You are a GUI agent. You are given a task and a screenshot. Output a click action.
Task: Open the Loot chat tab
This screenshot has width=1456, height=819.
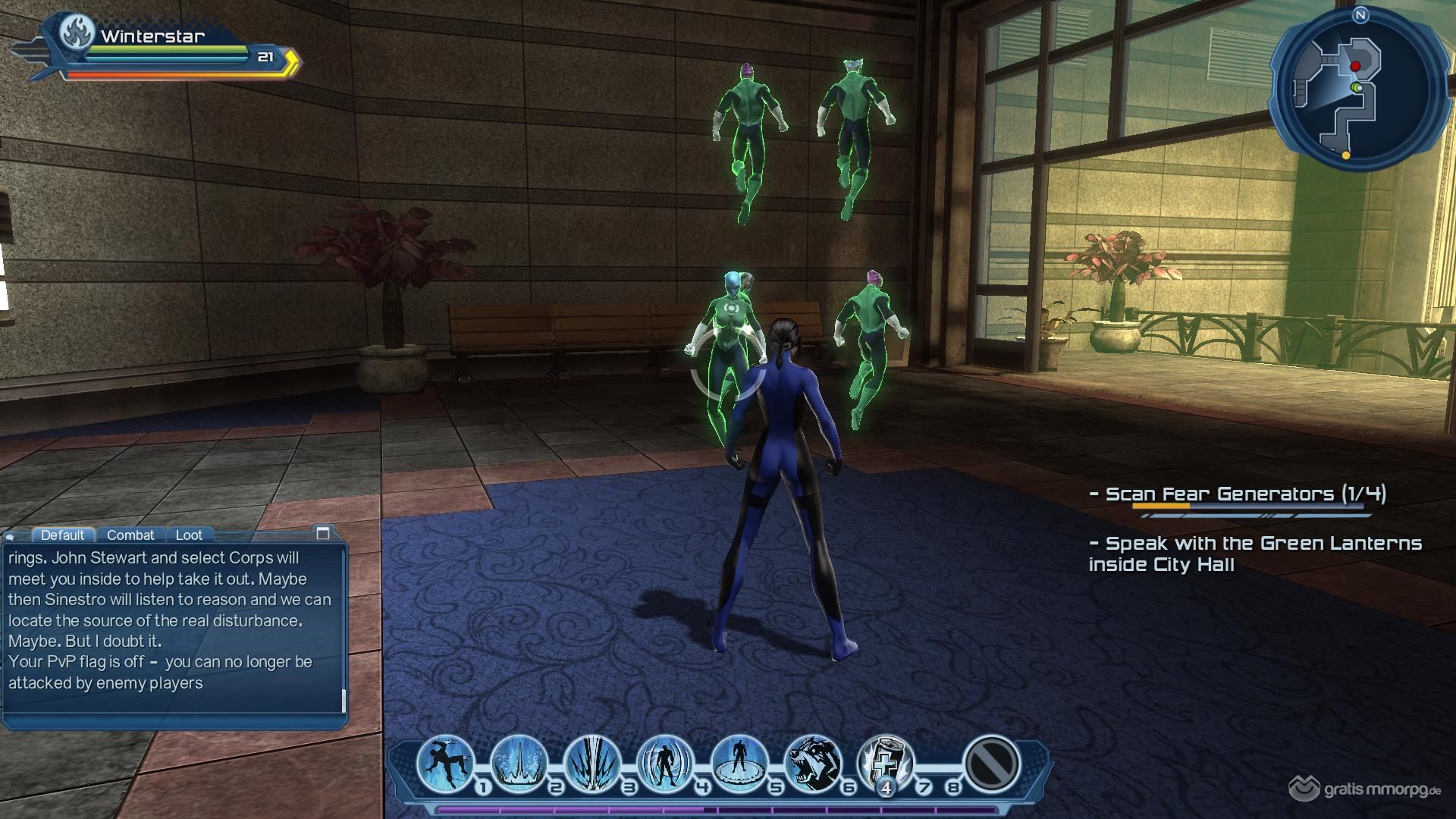click(x=189, y=535)
